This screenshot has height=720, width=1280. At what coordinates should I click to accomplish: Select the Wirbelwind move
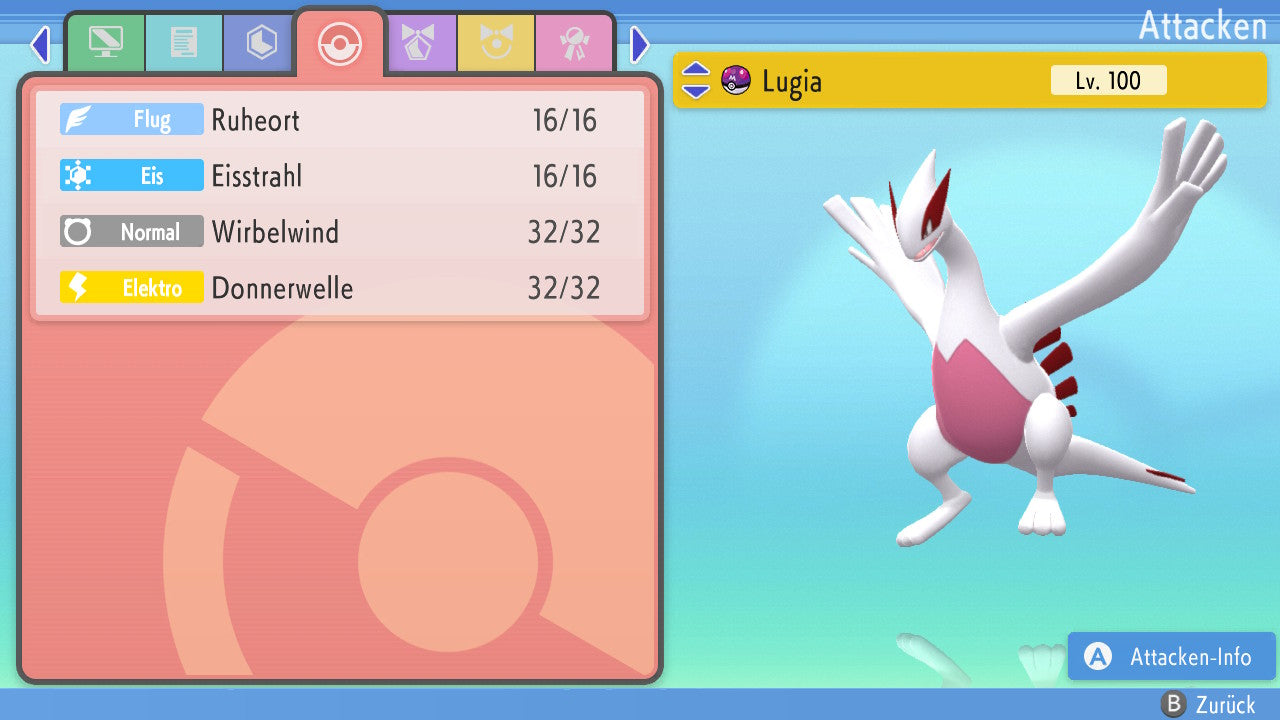340,232
